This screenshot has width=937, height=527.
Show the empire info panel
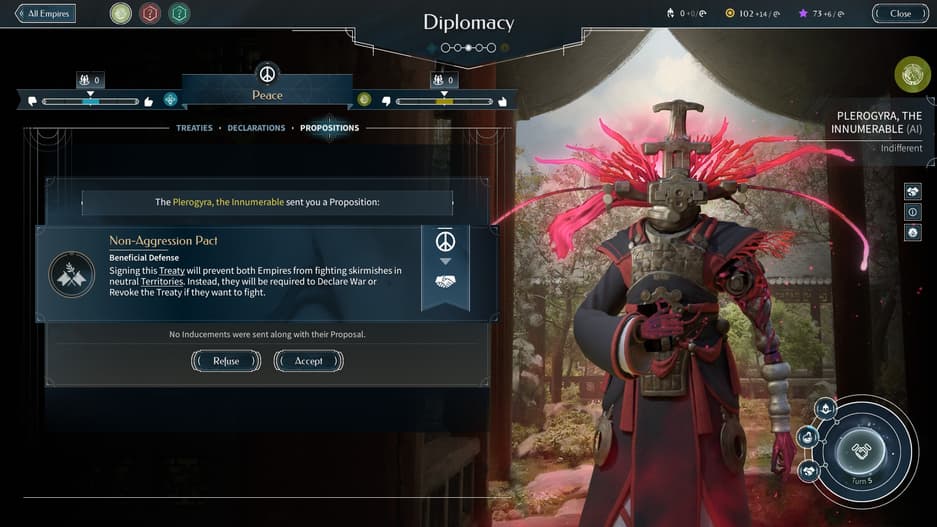[912, 212]
